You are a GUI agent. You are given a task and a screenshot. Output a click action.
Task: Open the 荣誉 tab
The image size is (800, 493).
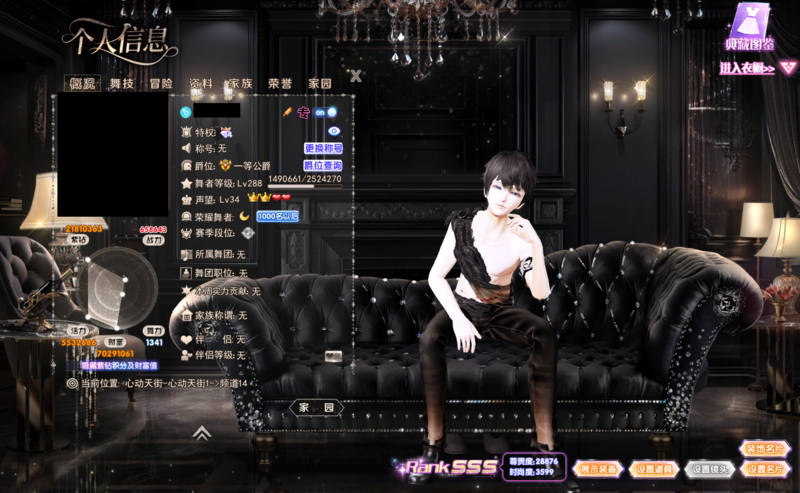point(280,84)
